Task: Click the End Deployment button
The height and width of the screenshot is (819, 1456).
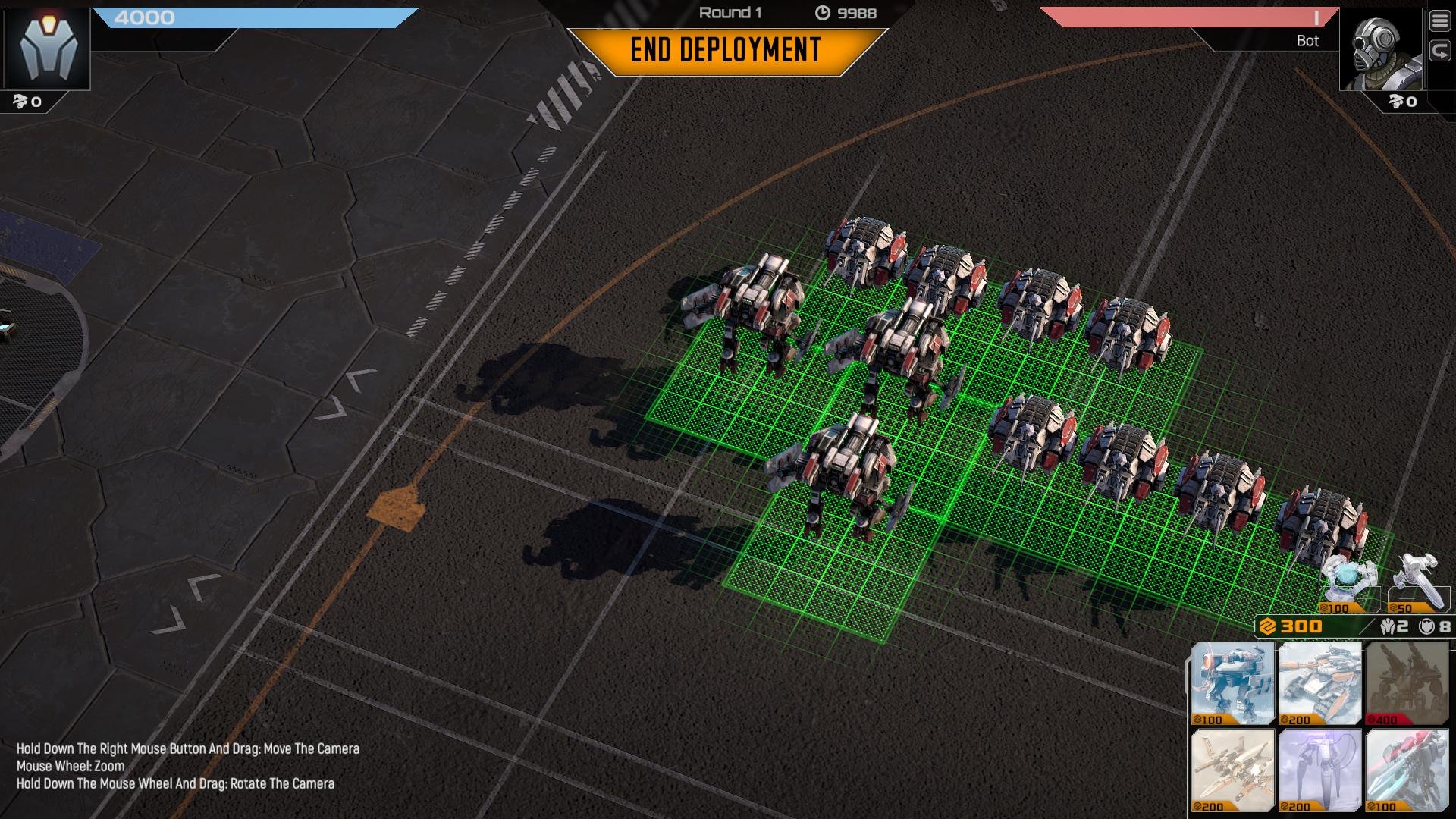Action: tap(726, 51)
